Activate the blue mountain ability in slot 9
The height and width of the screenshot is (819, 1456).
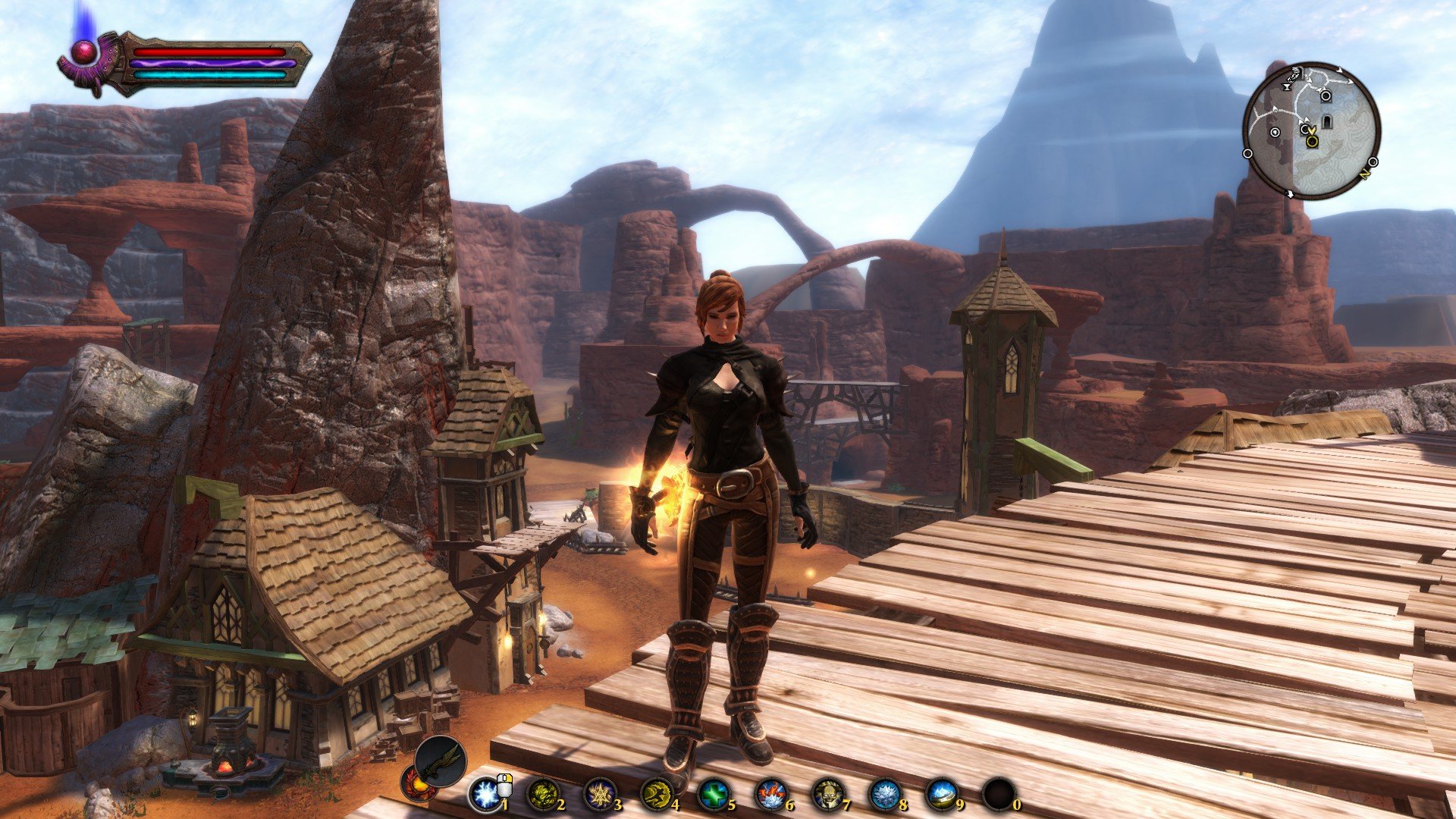point(942,795)
